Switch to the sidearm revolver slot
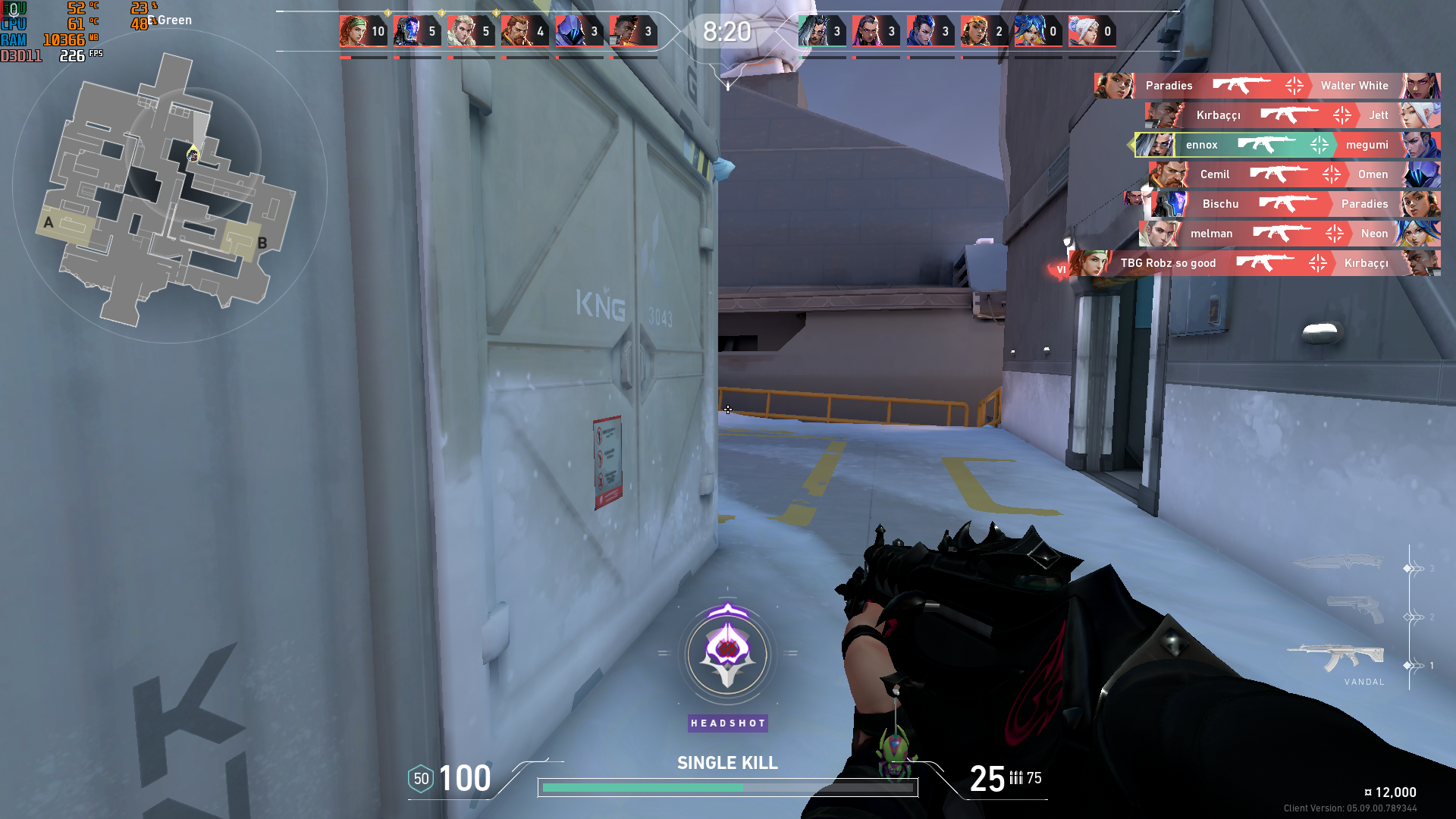The image size is (1456, 819). point(1355,609)
